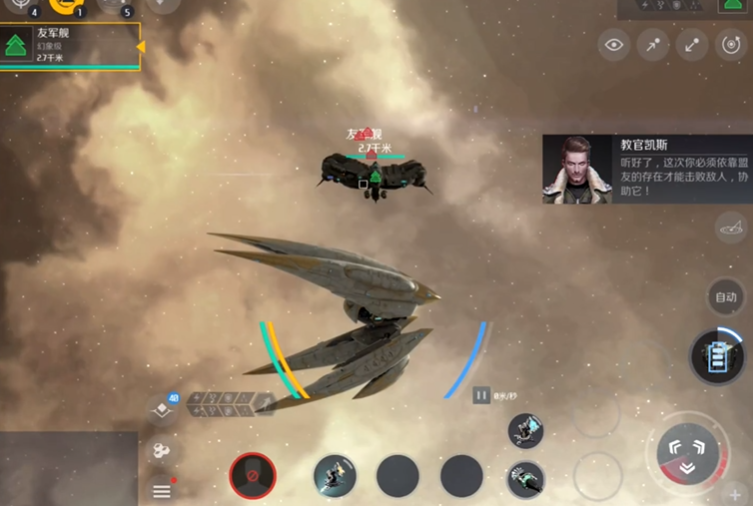753x506 pixels.
Task: Tap the keep-distance arrow icon
Action: pyautogui.click(x=692, y=44)
